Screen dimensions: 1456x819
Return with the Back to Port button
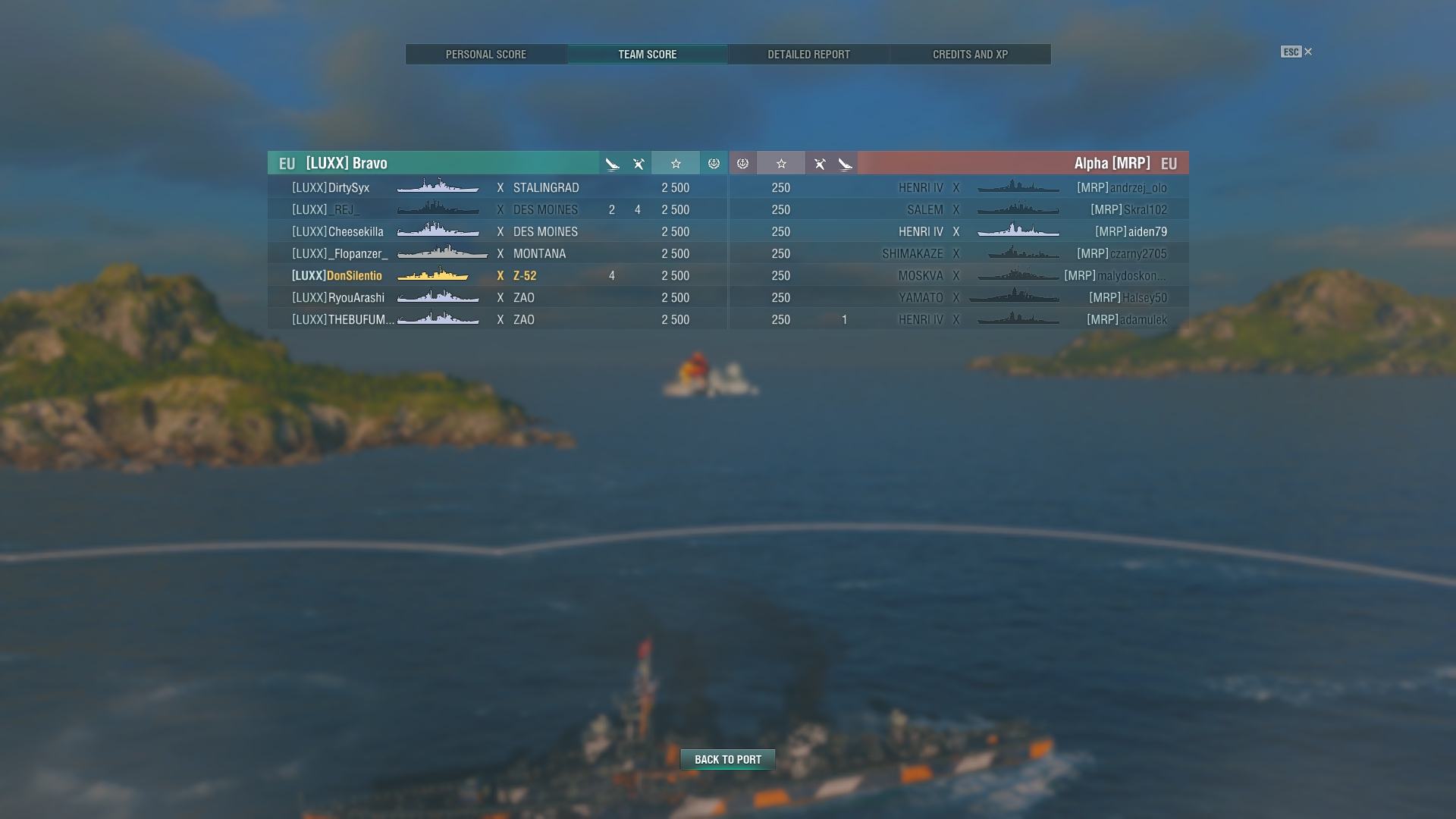tap(727, 760)
